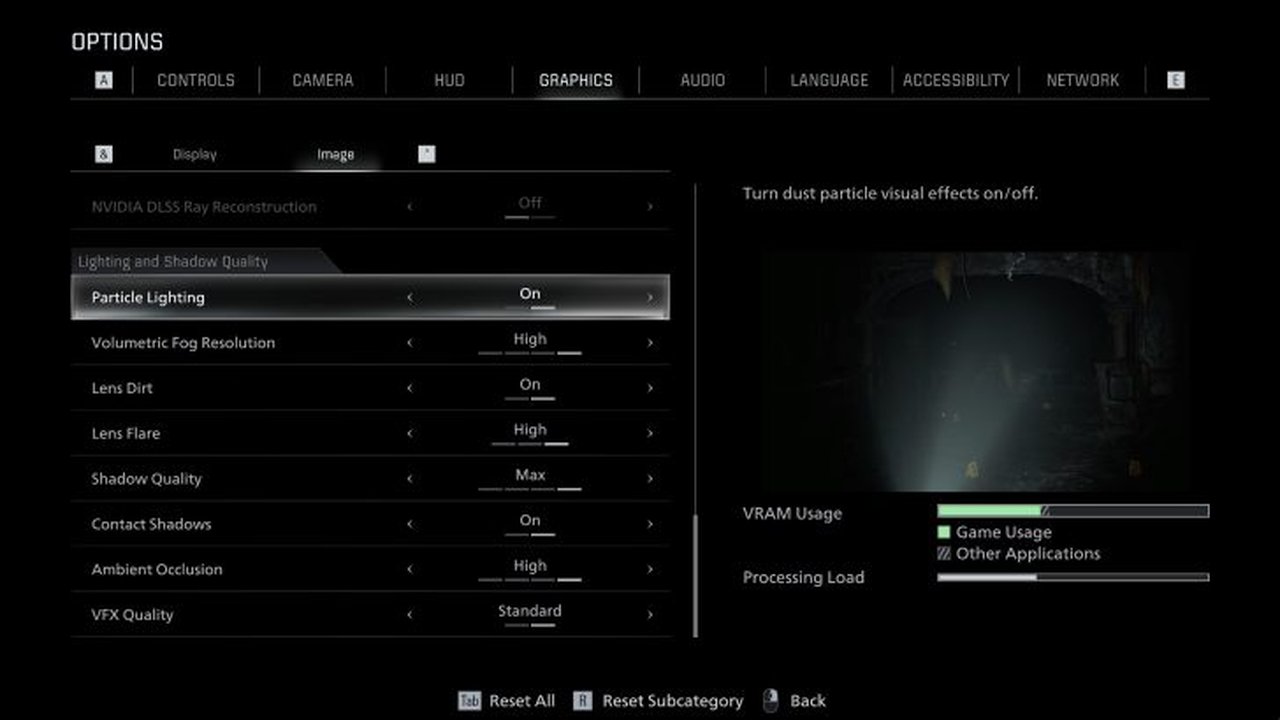This screenshot has height=720, width=1280.
Task: Click right arrow for Volumetric Fog Resolution
Action: pos(650,343)
